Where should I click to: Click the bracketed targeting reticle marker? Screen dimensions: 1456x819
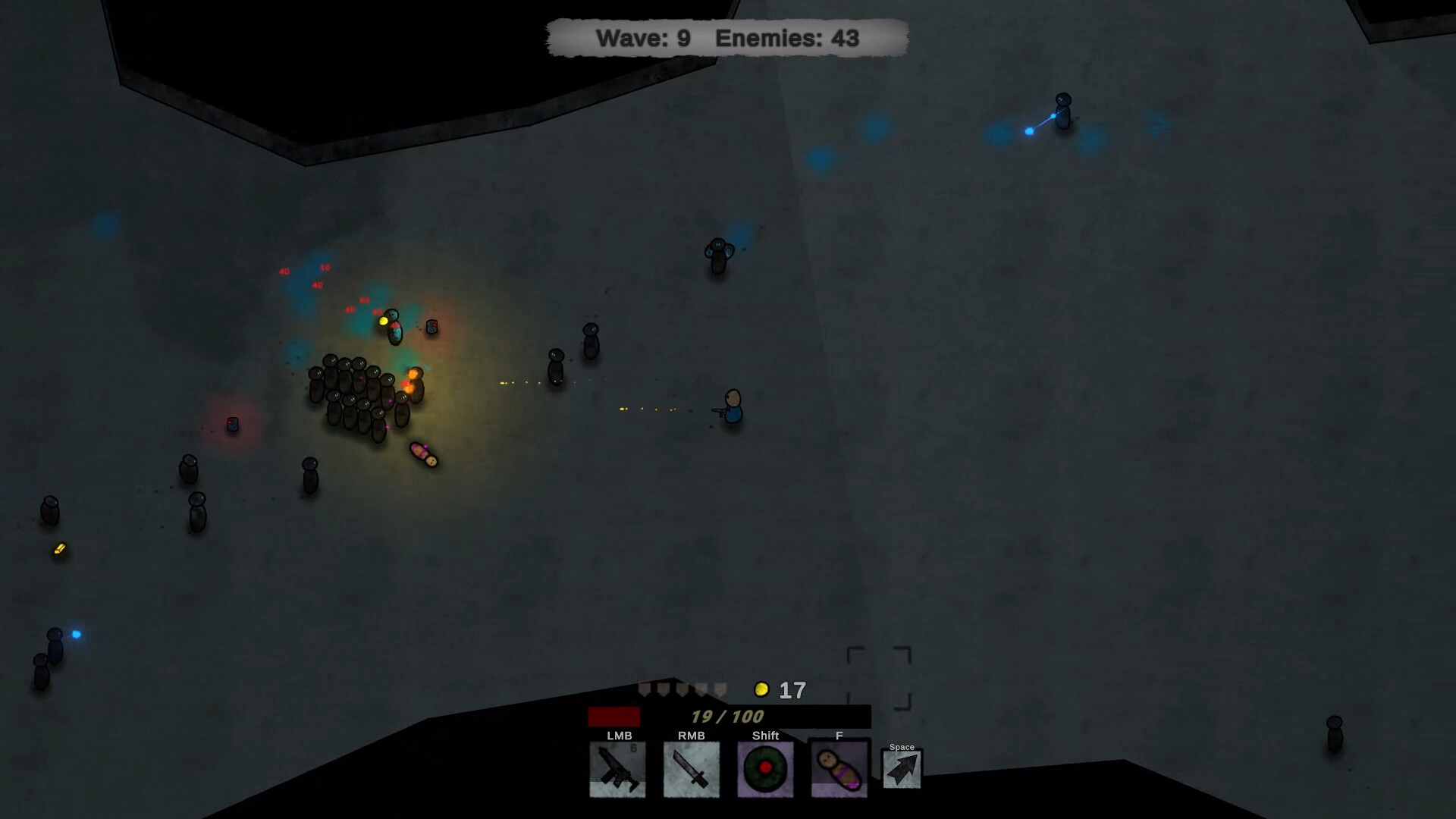880,679
